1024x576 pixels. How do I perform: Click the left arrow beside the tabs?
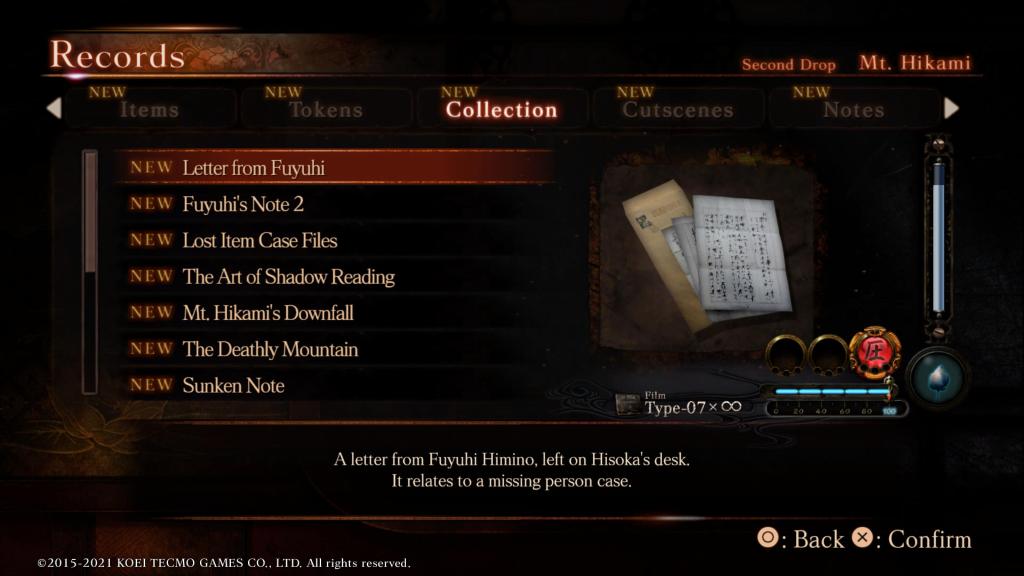(x=54, y=108)
